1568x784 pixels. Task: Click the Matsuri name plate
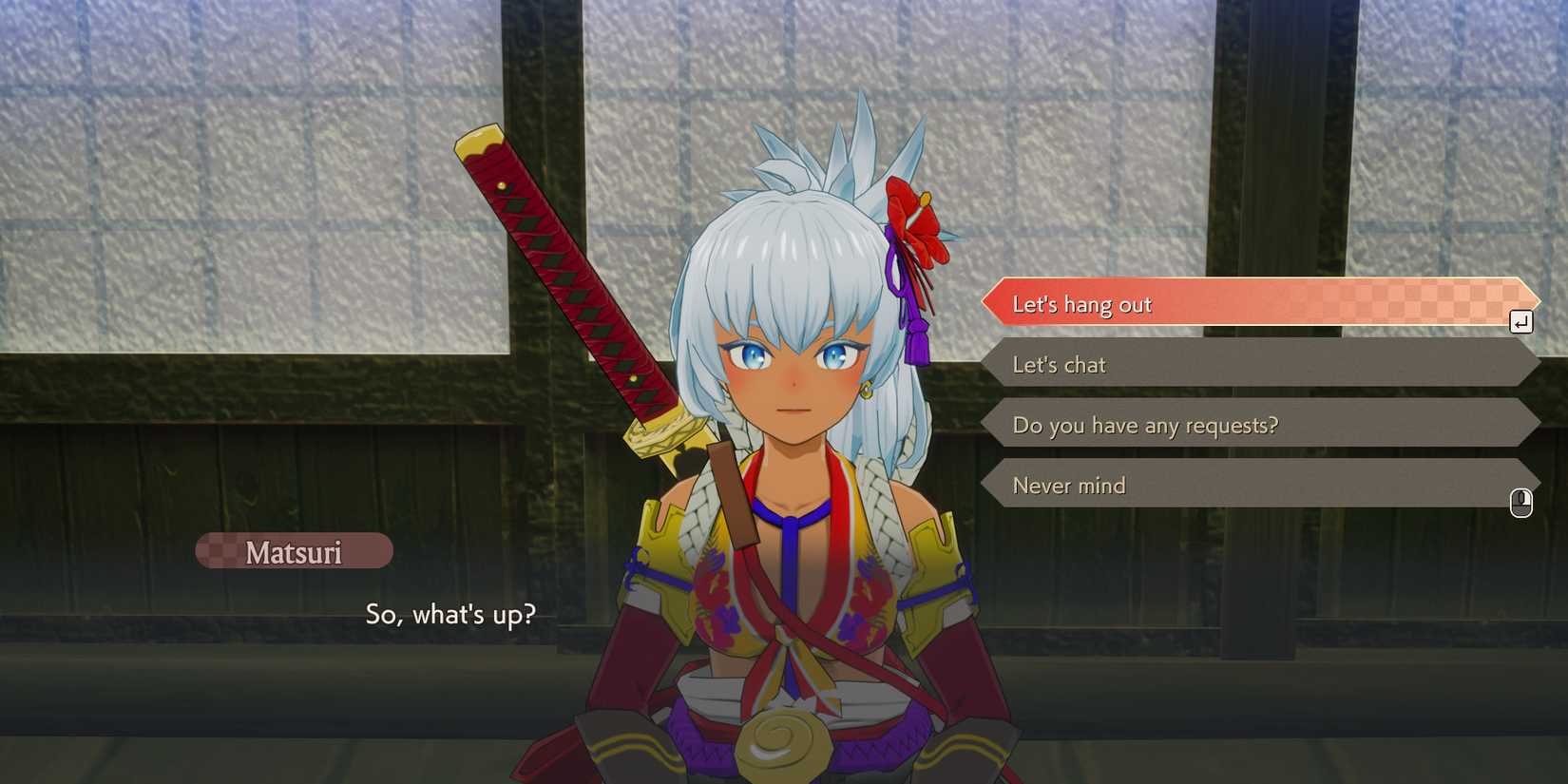[x=295, y=551]
